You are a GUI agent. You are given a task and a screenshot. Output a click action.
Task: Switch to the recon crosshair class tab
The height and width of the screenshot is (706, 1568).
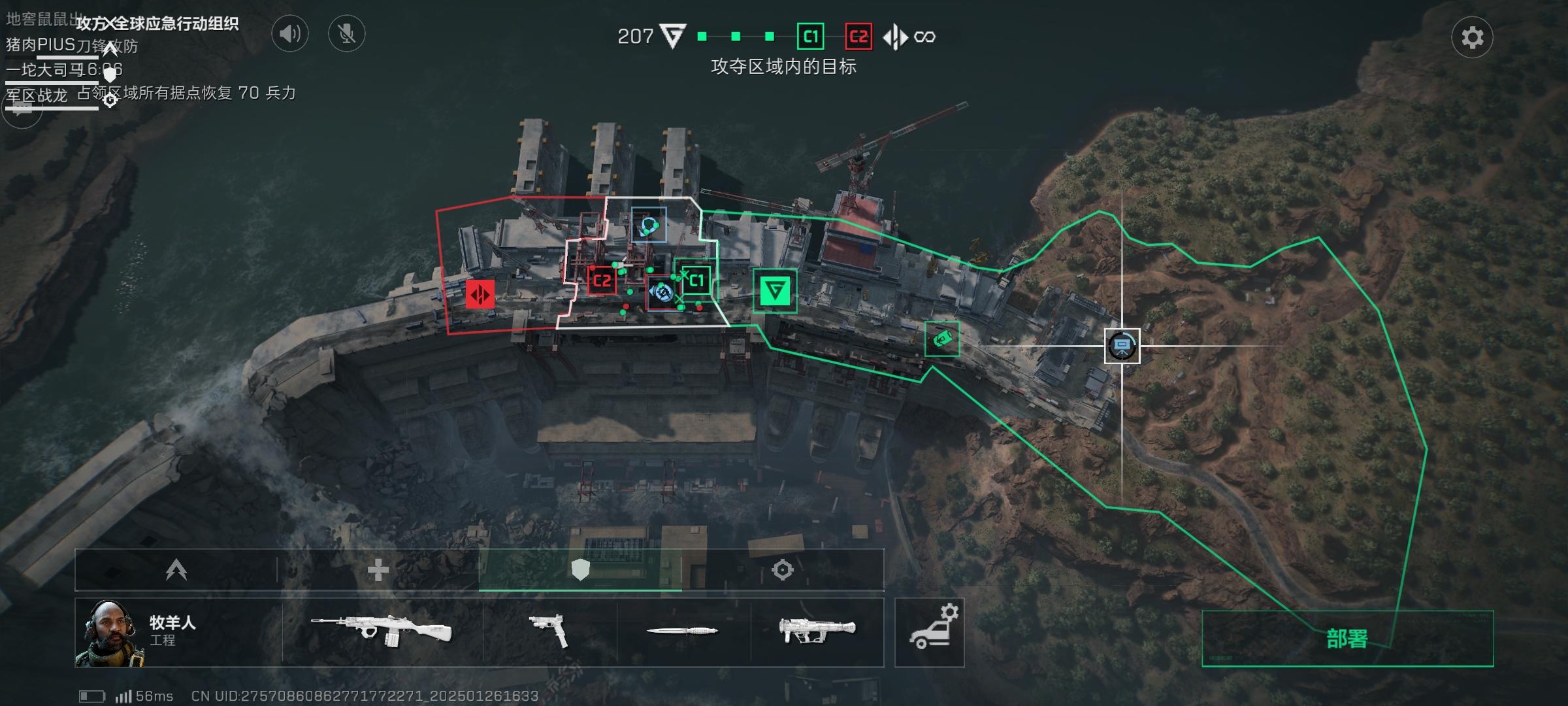(x=782, y=570)
